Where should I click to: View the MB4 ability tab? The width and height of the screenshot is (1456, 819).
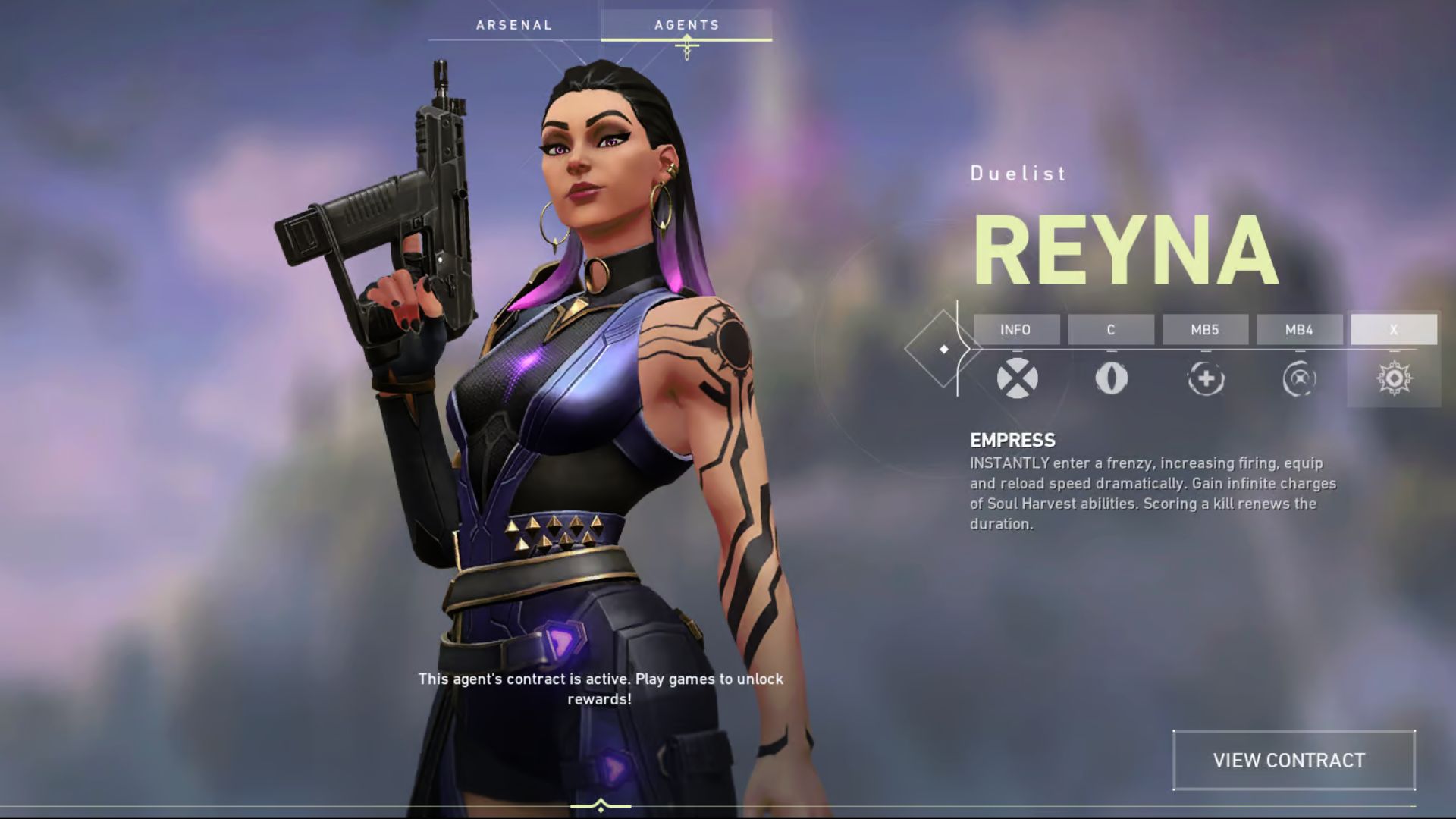click(1299, 330)
